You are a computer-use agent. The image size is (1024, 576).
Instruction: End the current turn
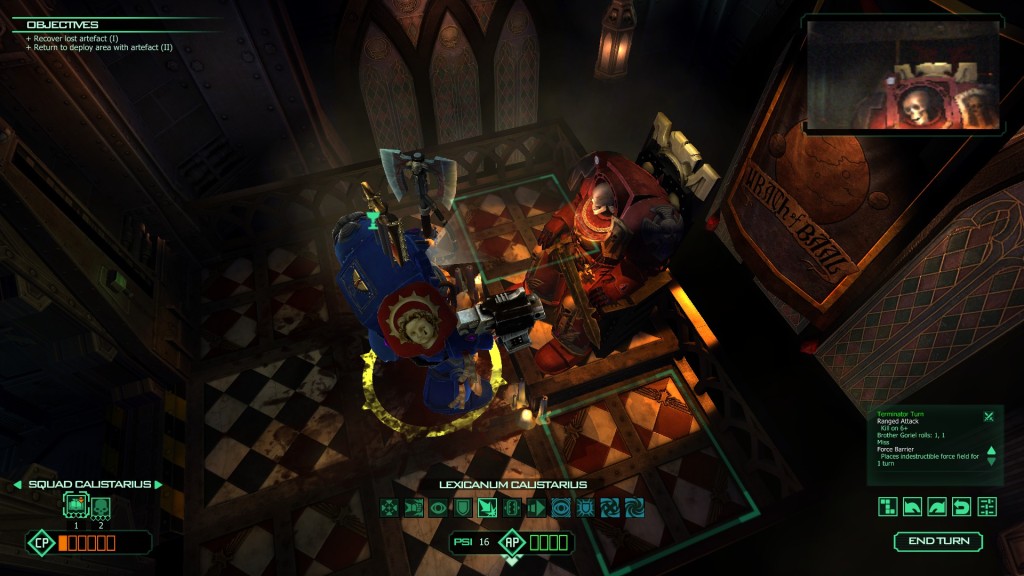[938, 542]
